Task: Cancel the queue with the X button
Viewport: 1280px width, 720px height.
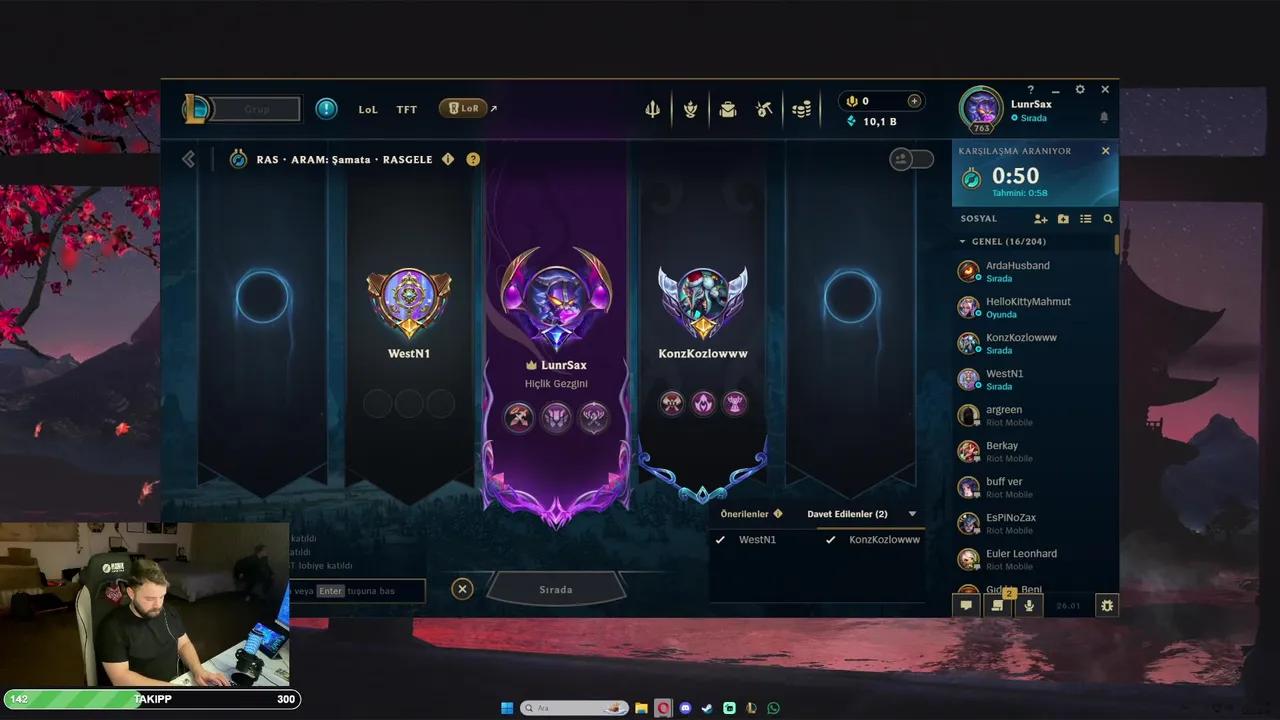Action: coord(462,589)
